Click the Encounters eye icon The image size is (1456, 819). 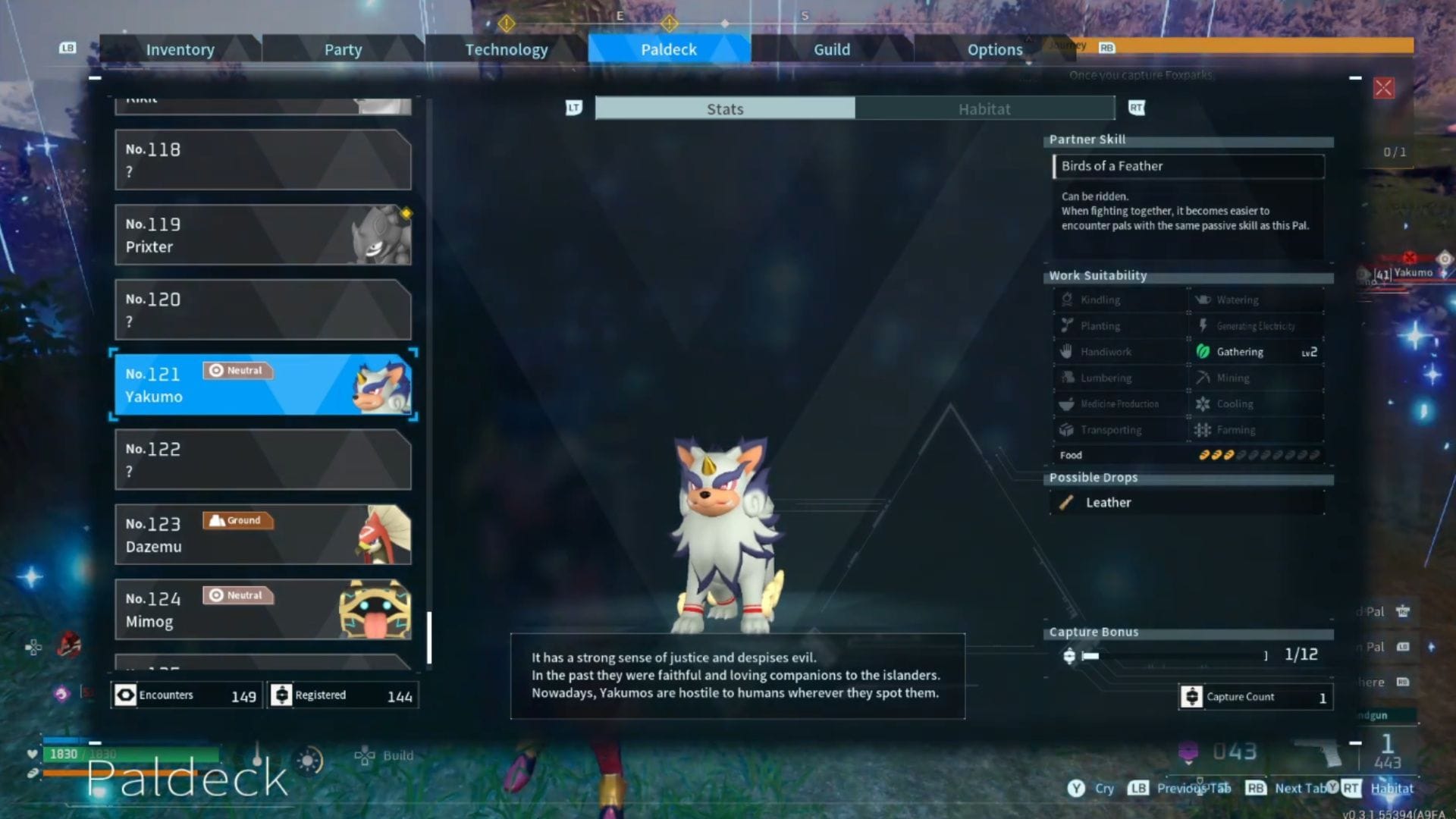[126, 695]
